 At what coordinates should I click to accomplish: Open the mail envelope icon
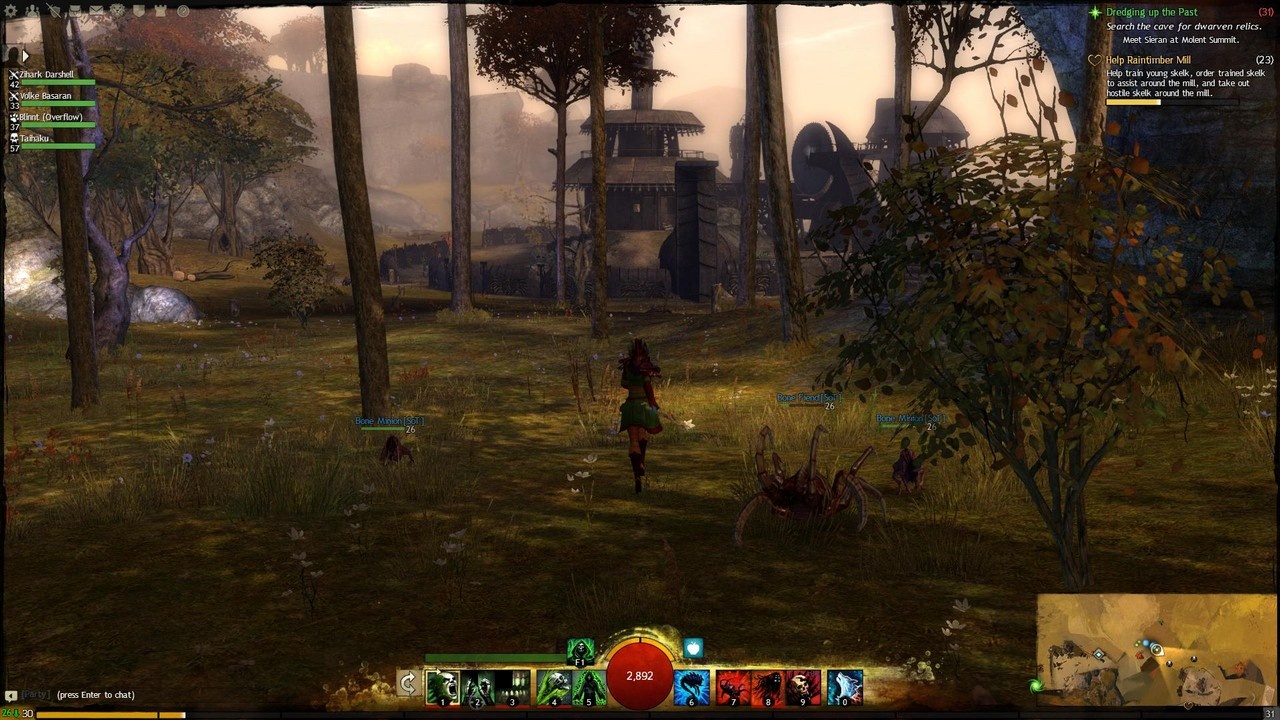[96, 11]
